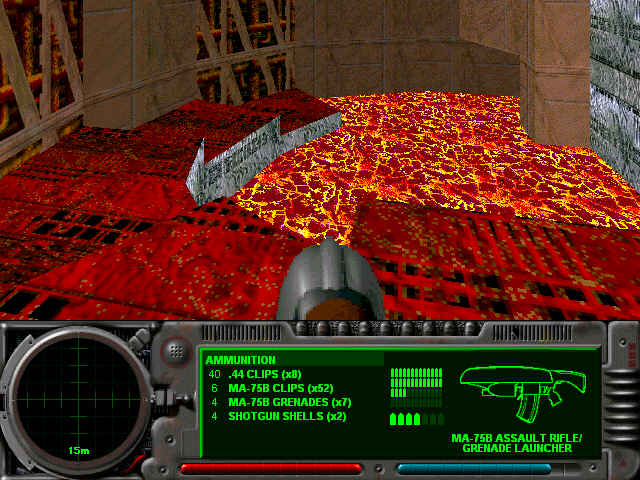The height and width of the screenshot is (480, 640).
Task: Select the MA-75B assault rifle weapon image
Action: (522, 393)
